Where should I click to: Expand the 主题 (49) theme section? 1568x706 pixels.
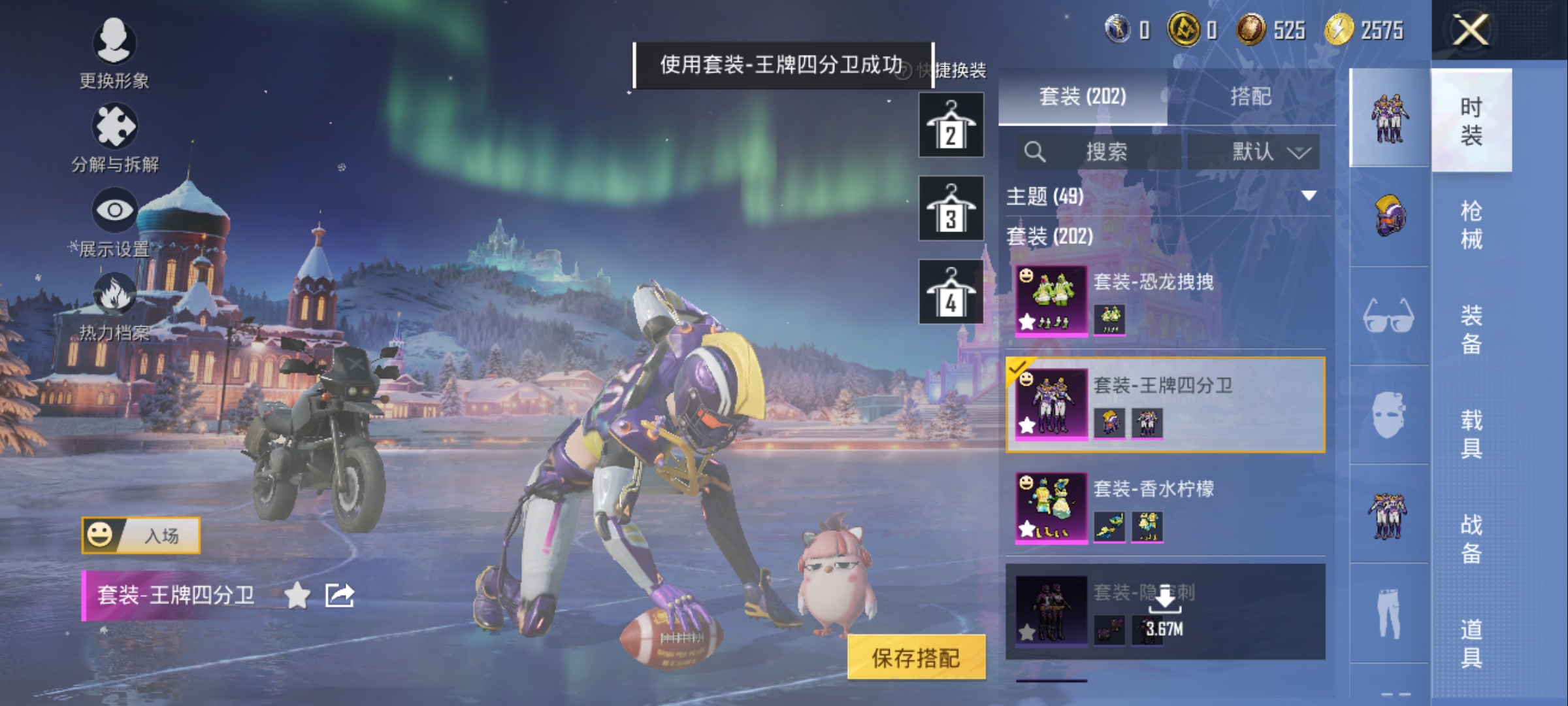(x=1309, y=195)
